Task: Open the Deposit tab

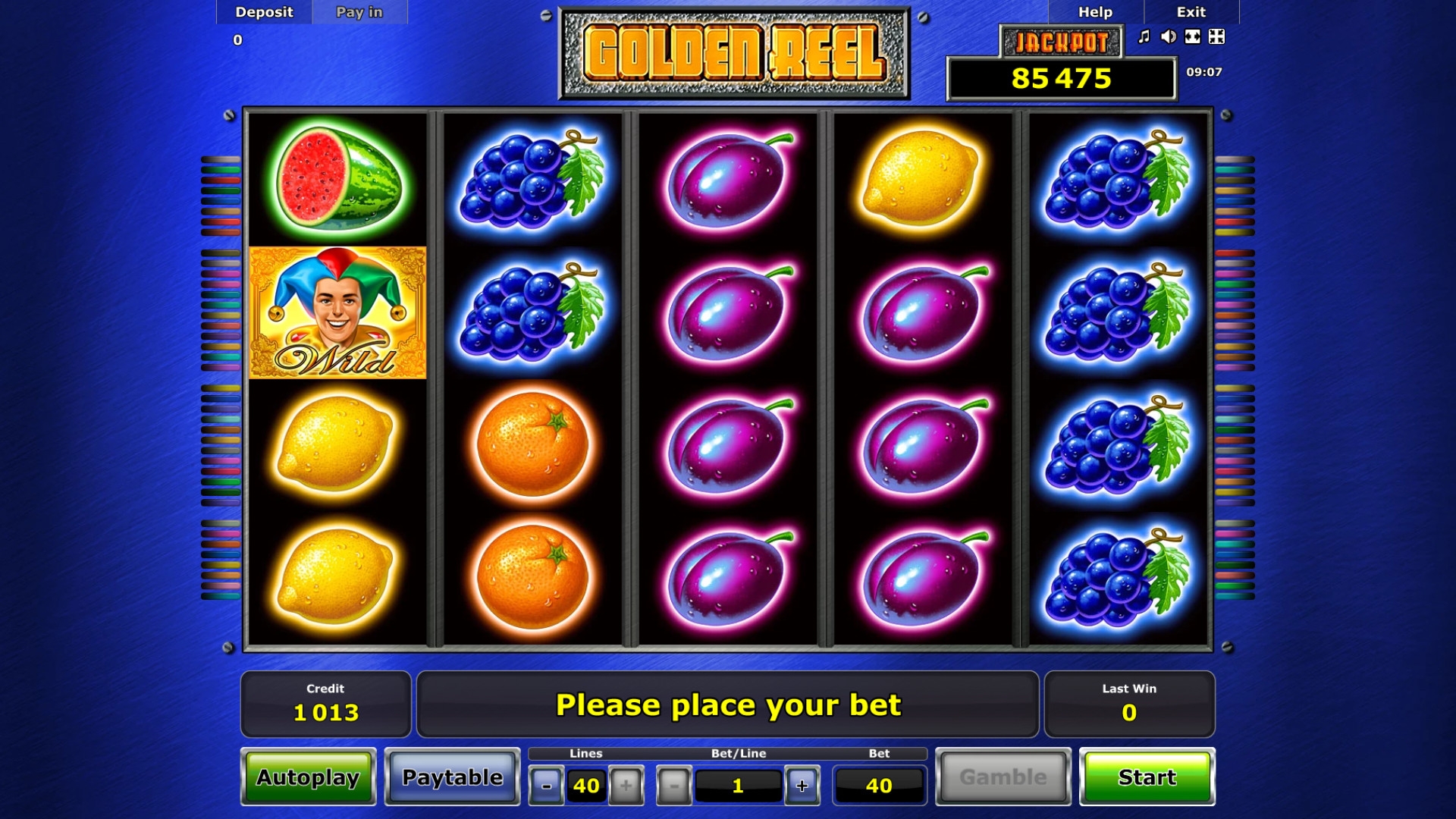Action: (264, 12)
